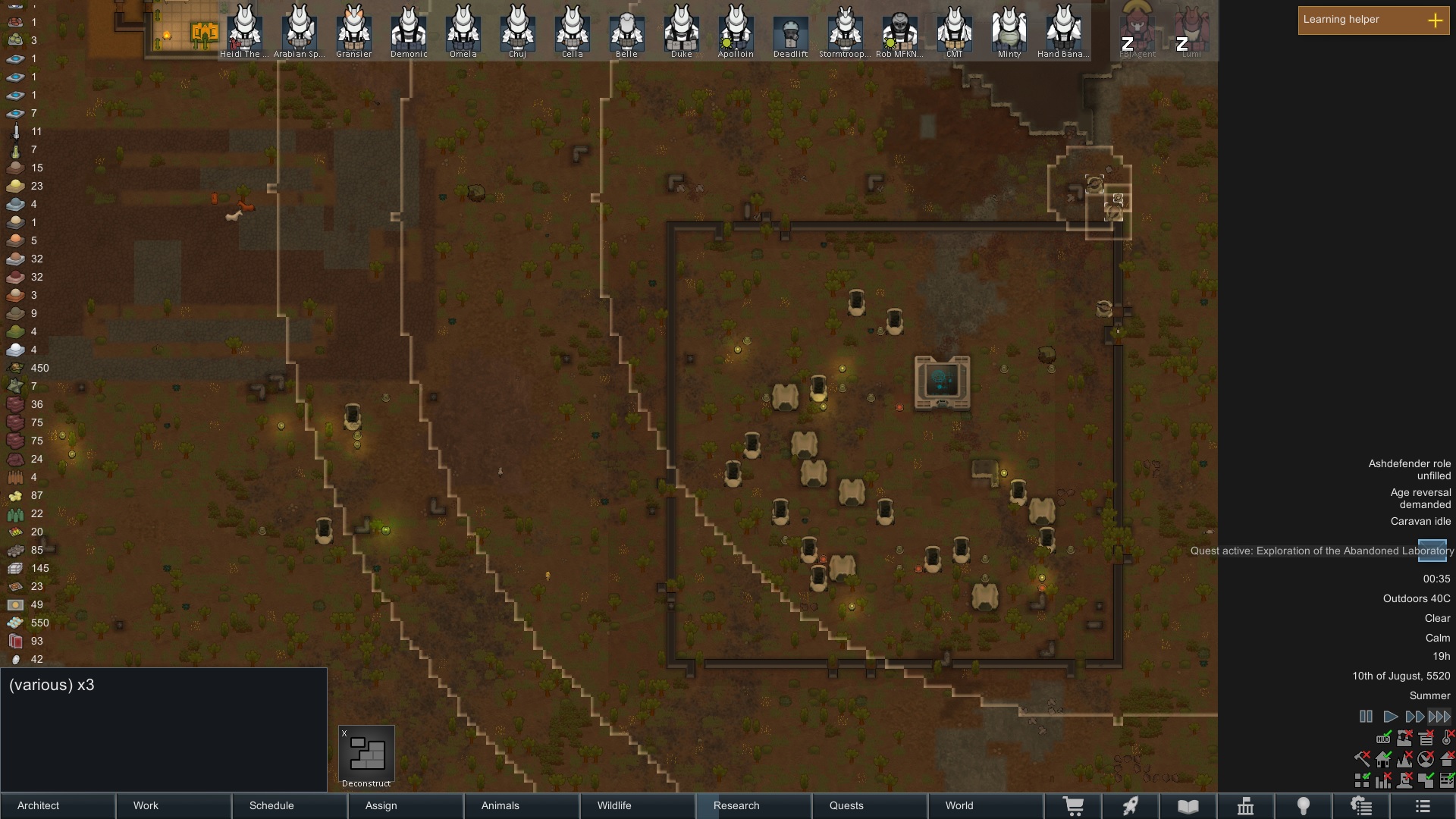
Task: Select the Deconstruct order icon
Action: click(x=366, y=753)
